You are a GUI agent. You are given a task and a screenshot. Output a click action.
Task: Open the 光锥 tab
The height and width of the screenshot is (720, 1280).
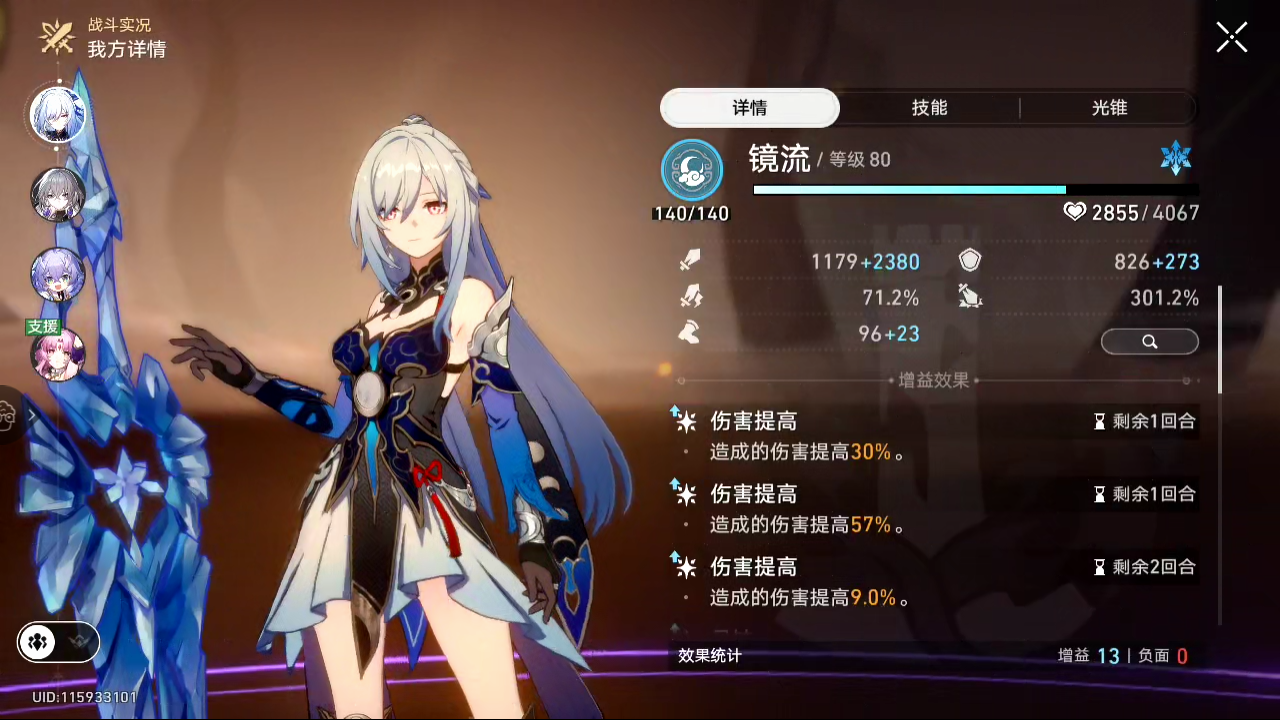(1109, 108)
